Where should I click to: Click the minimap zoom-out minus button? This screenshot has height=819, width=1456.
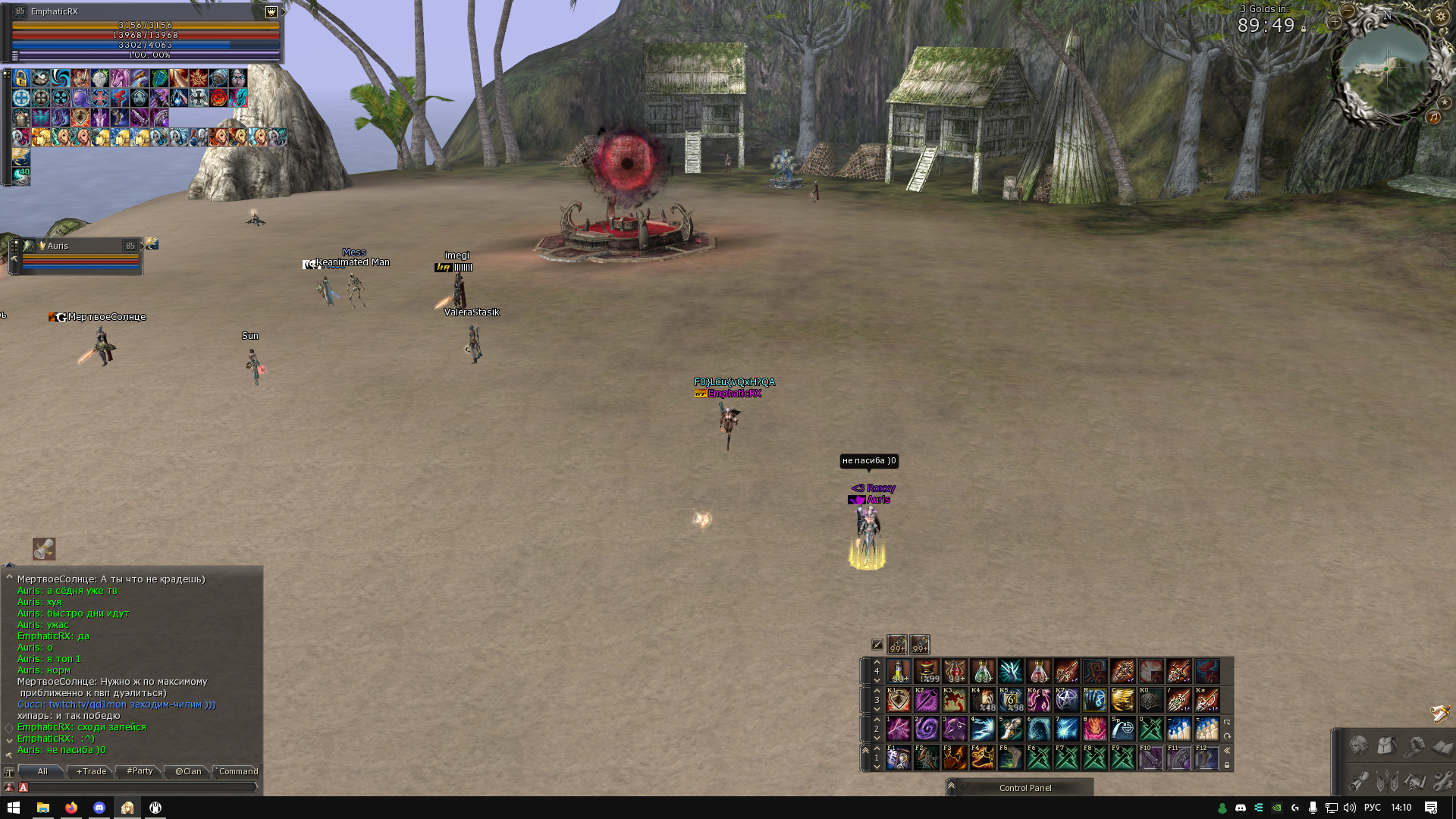pos(1348,11)
